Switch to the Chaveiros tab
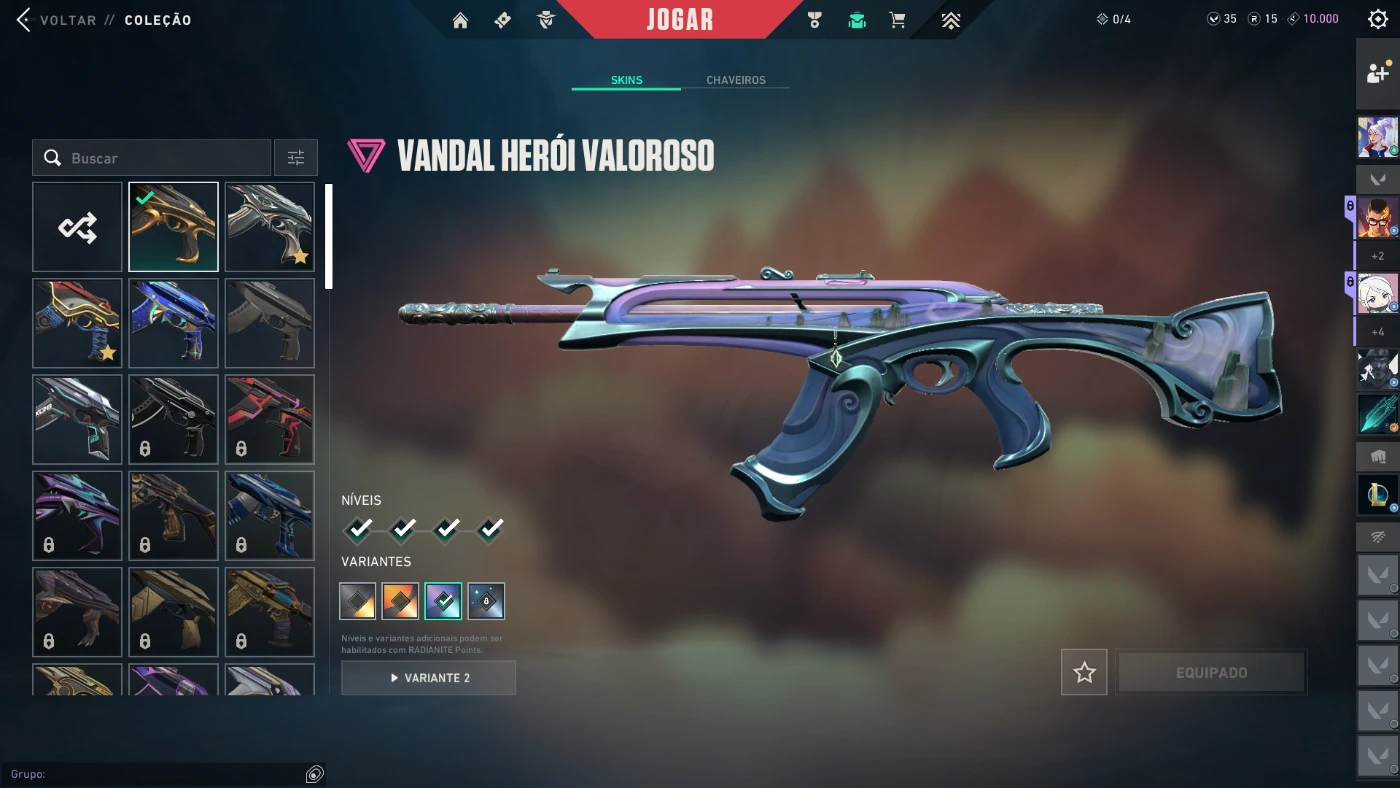 735,80
